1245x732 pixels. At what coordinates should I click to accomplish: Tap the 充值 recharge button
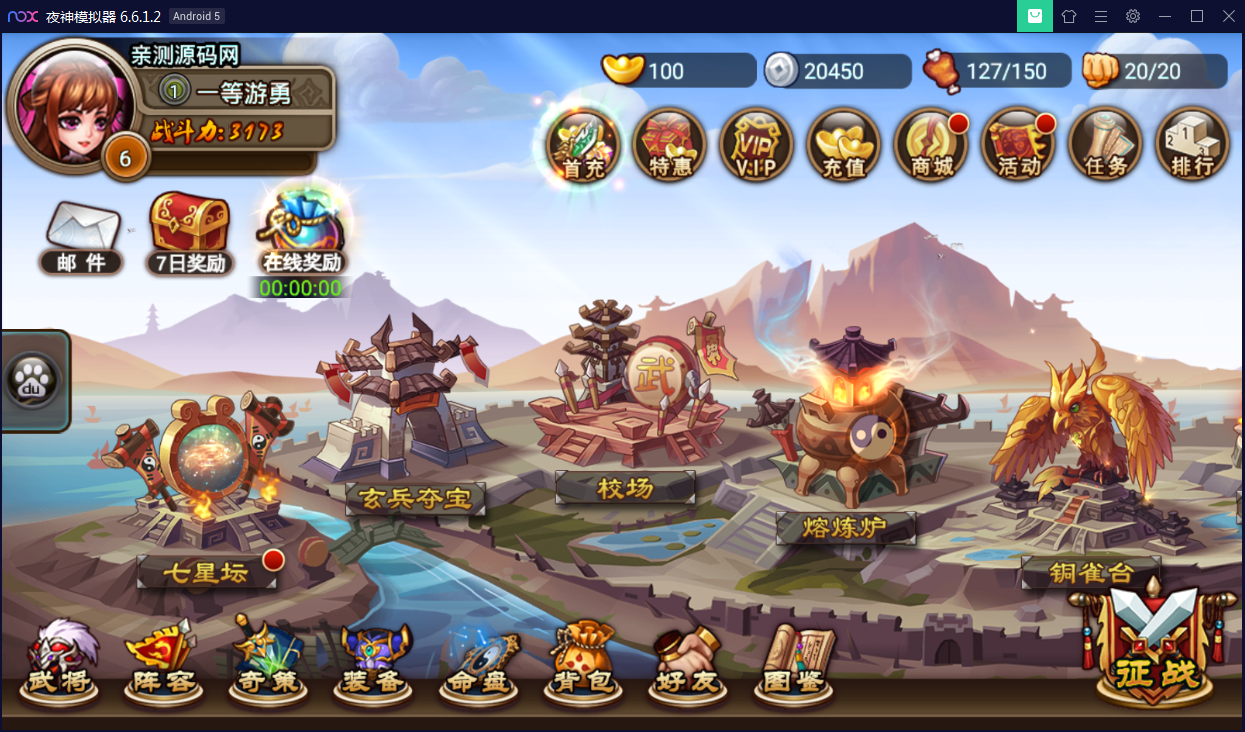[844, 146]
